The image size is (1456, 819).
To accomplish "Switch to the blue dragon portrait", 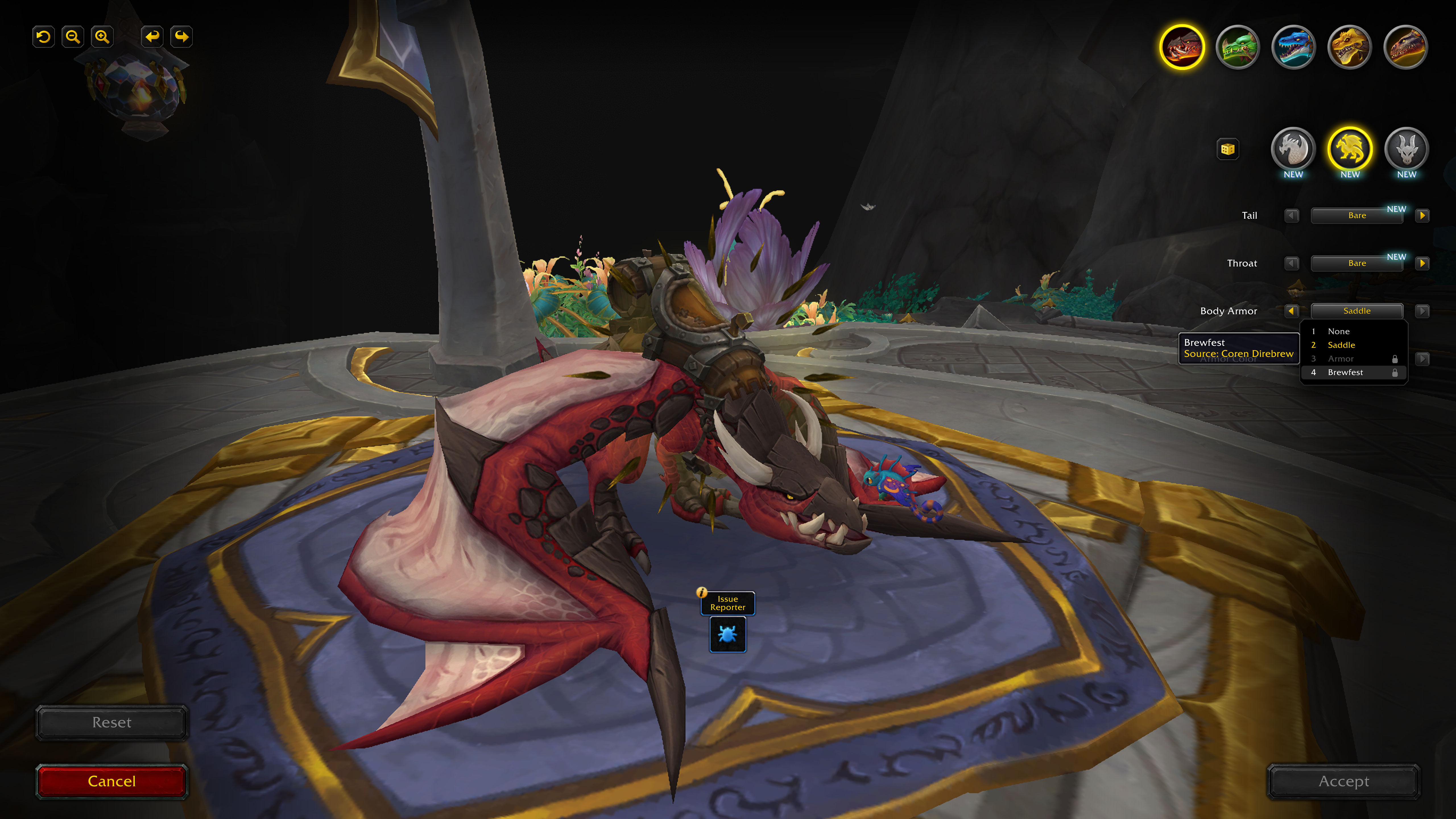I will pos(1293,47).
